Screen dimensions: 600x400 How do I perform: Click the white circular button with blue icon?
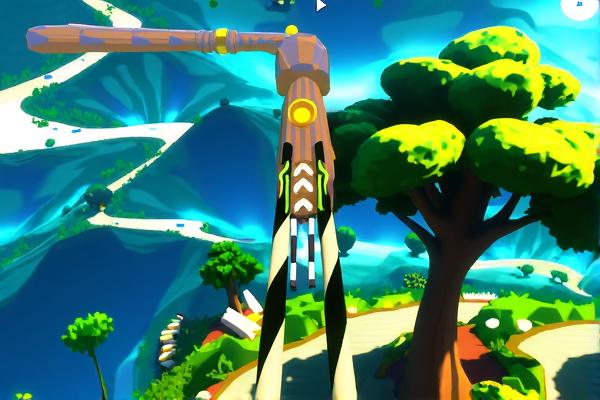click(581, 5)
